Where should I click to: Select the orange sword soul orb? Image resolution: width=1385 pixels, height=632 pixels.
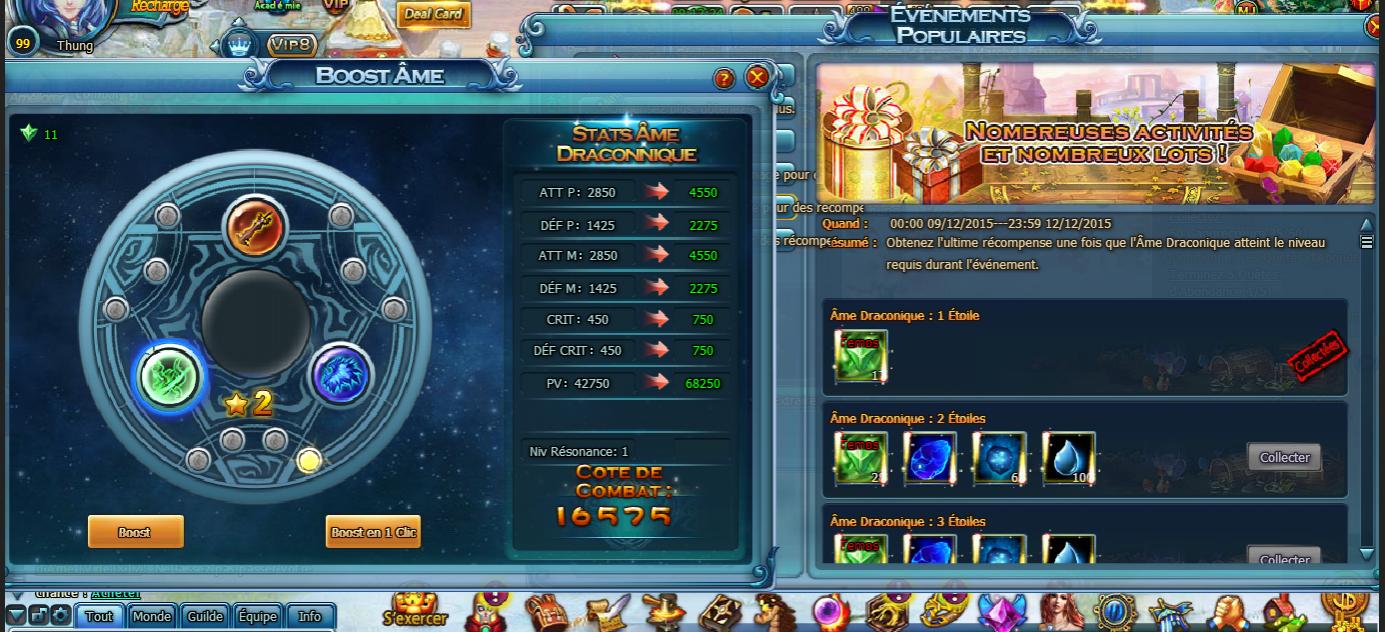point(255,227)
